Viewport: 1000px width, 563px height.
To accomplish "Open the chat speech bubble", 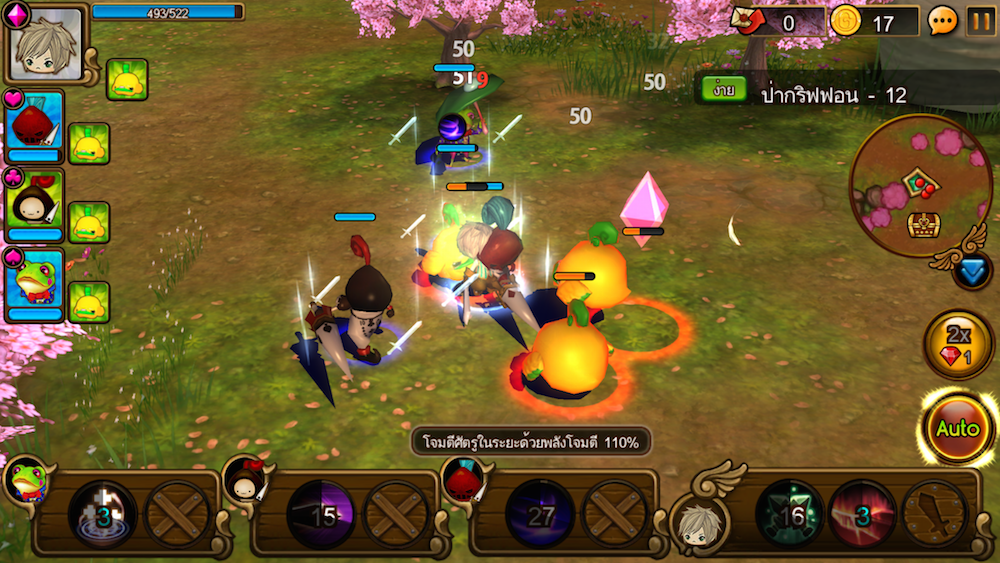I will pyautogui.click(x=942, y=21).
